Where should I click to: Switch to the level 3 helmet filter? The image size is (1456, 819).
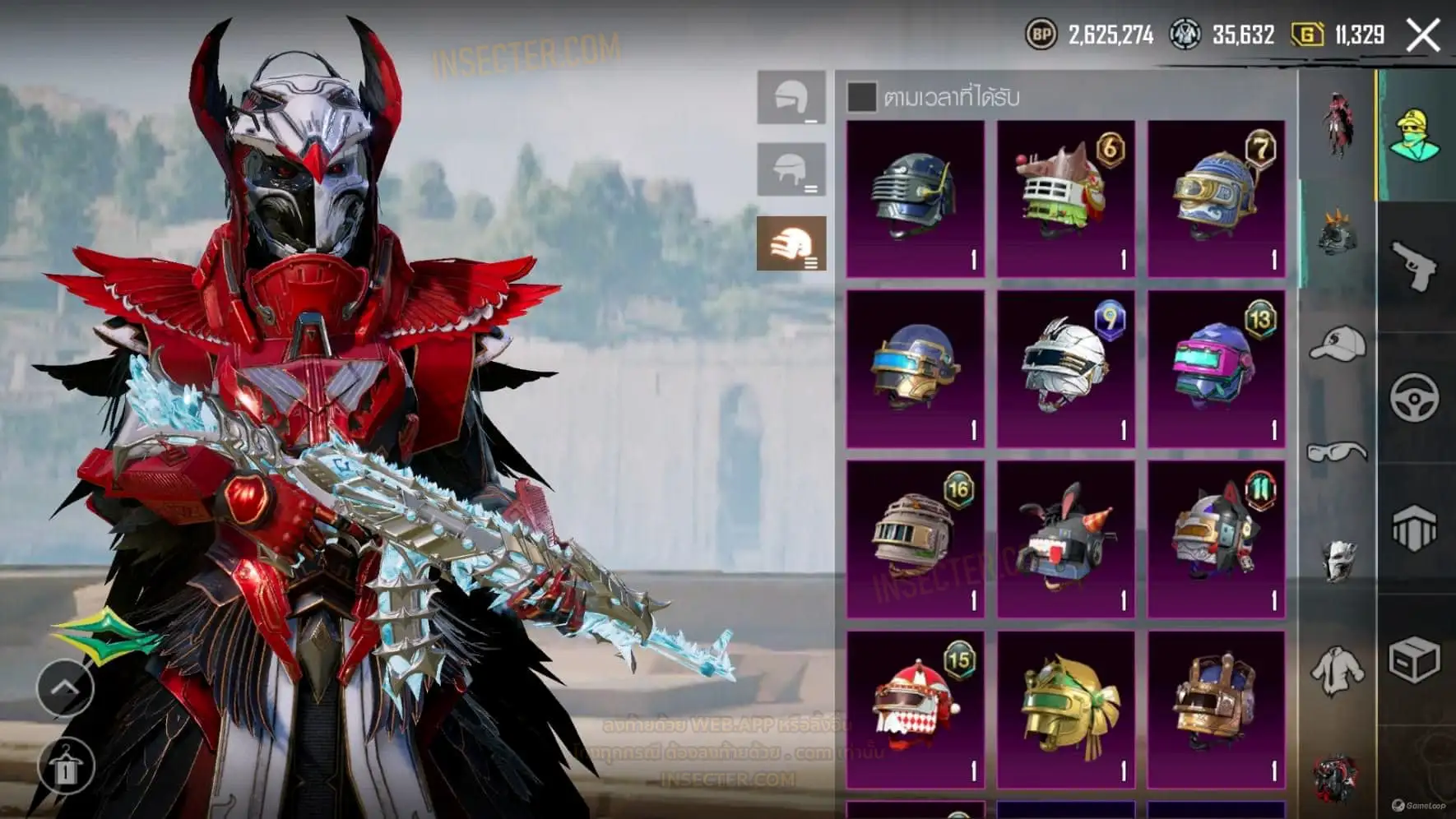point(791,243)
